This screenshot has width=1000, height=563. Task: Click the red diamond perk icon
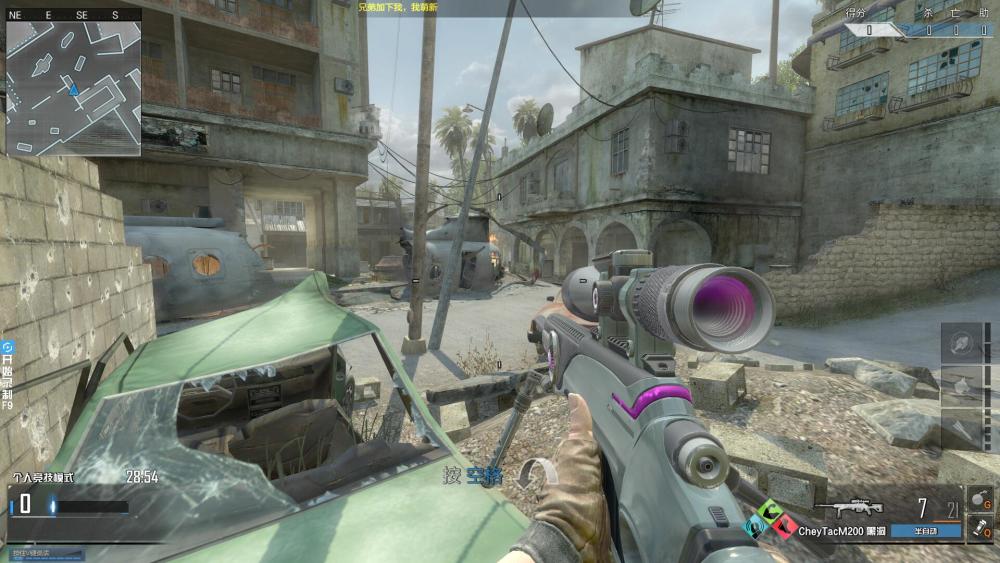tap(785, 525)
